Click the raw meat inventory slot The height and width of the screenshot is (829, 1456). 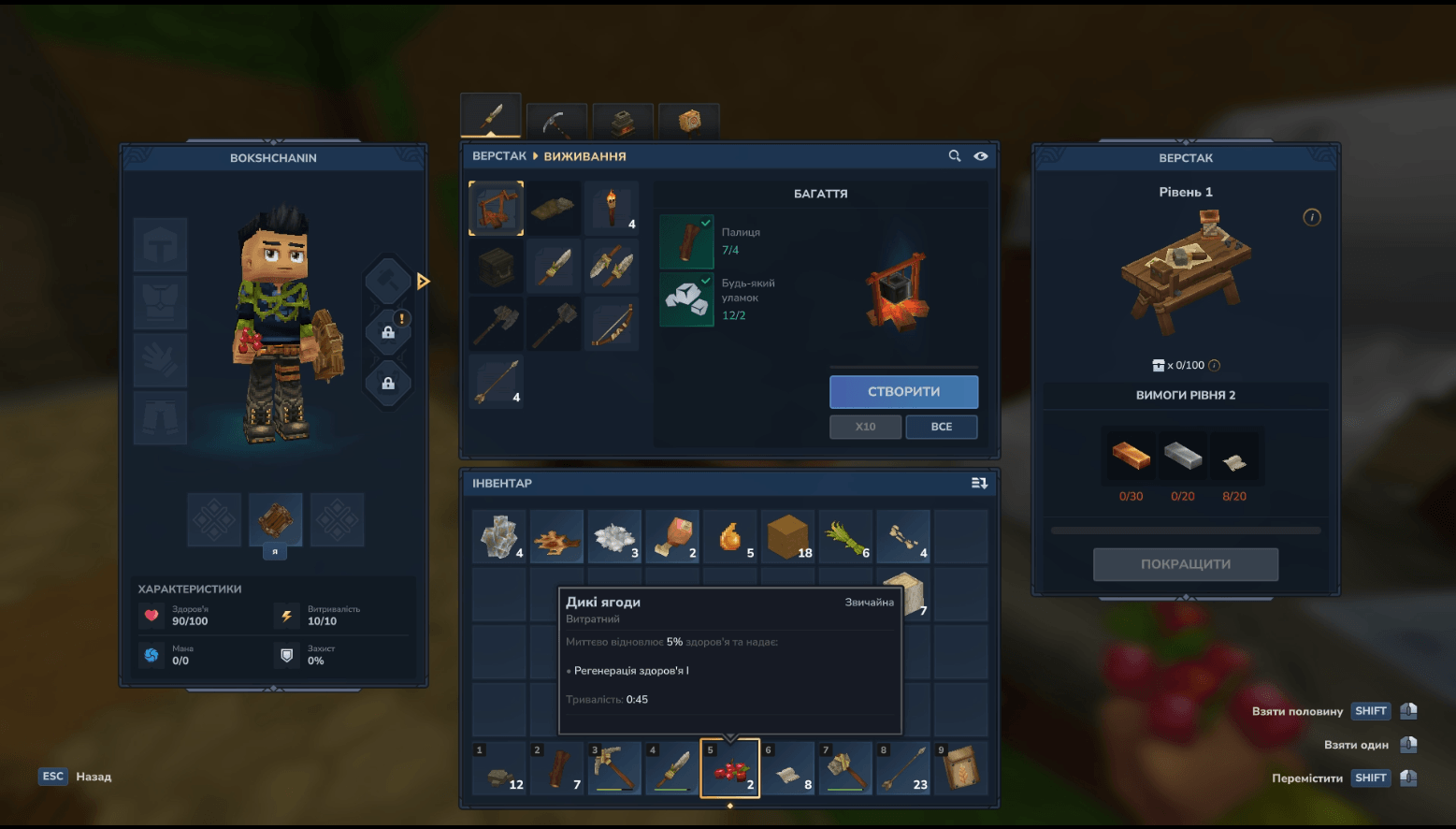(x=671, y=537)
